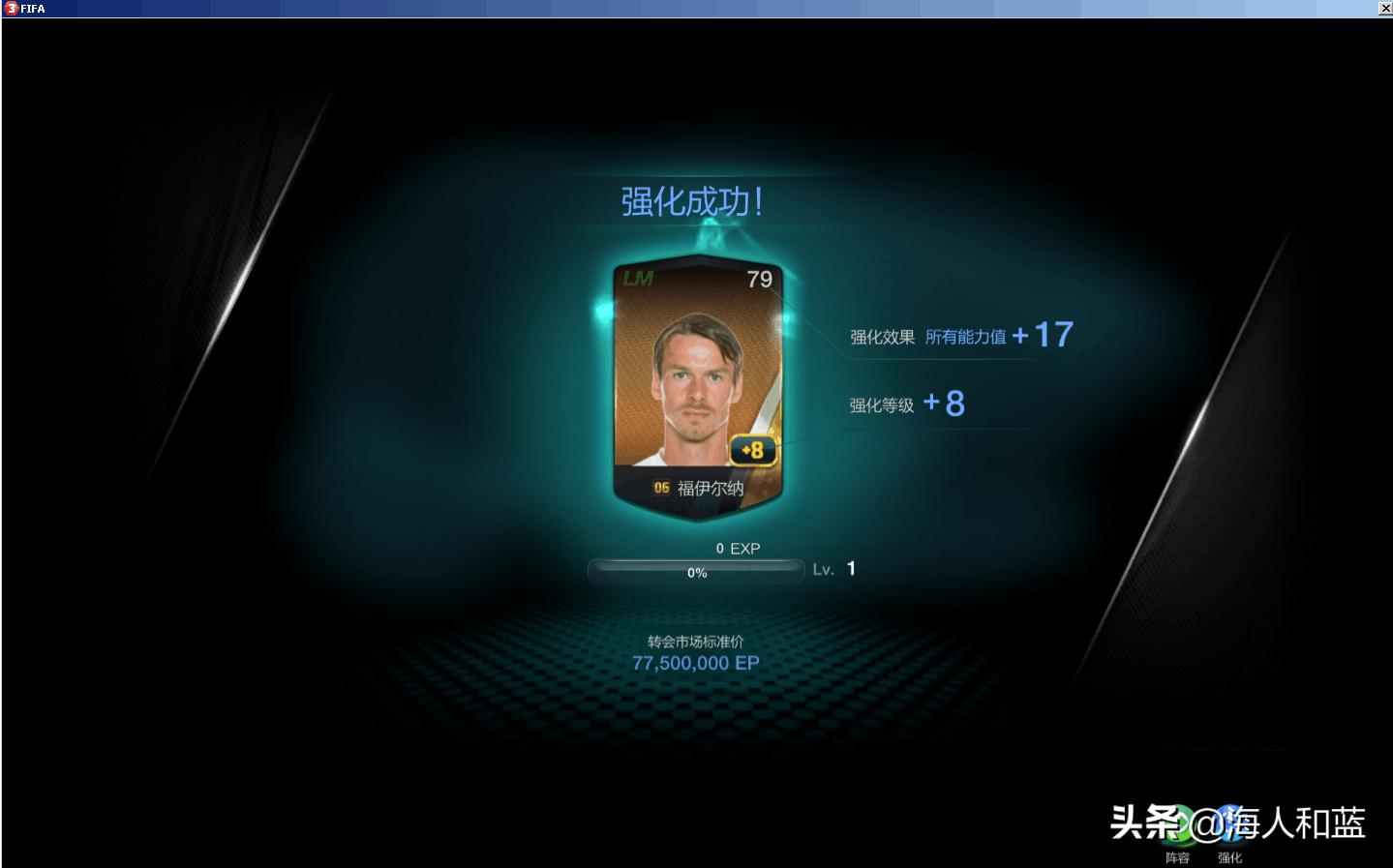Screen dimensions: 1393x868
Task: Click the FIFA window title bar text
Action: (x=33, y=9)
